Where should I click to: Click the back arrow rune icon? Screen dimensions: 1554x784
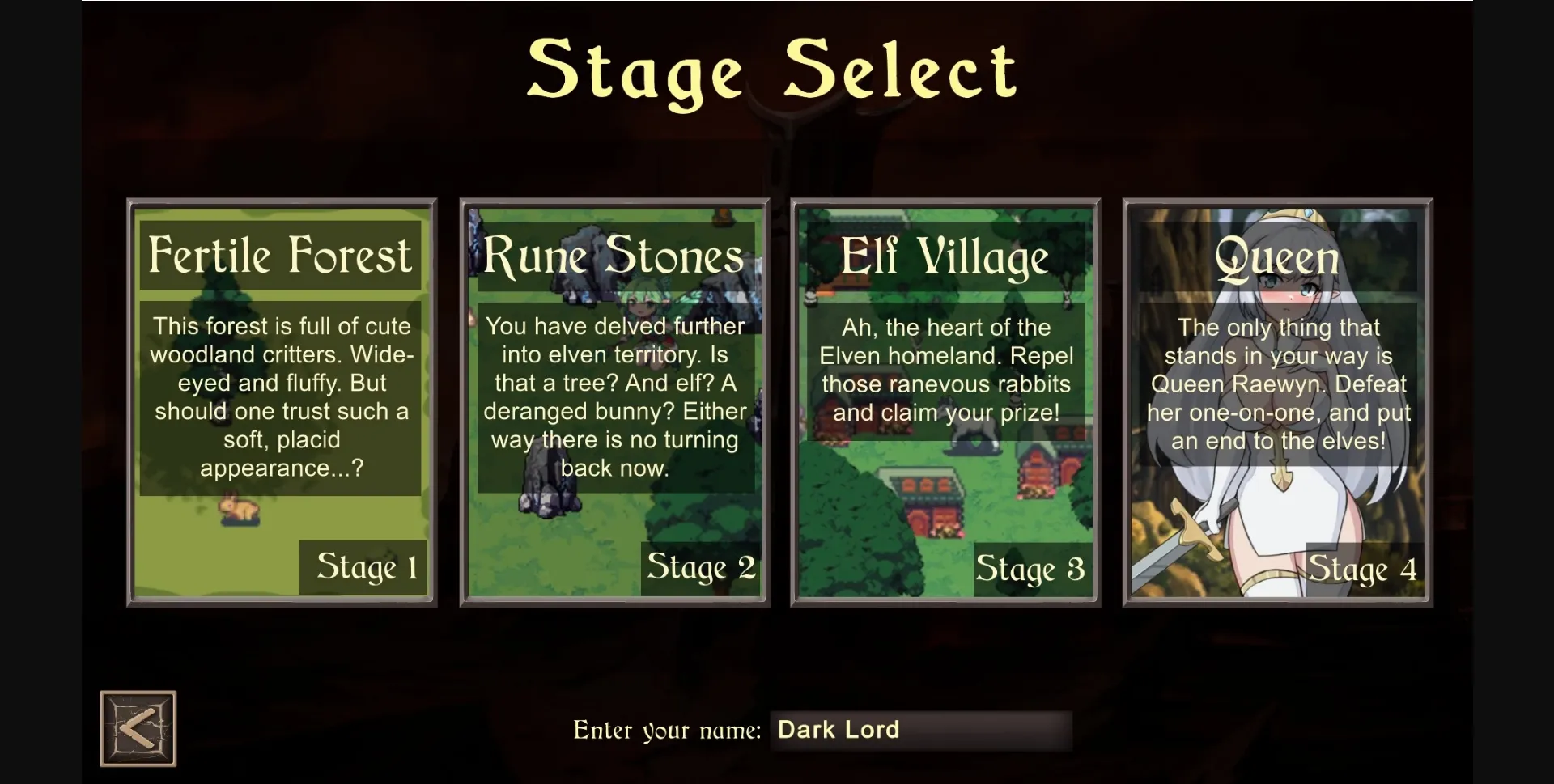(x=138, y=727)
